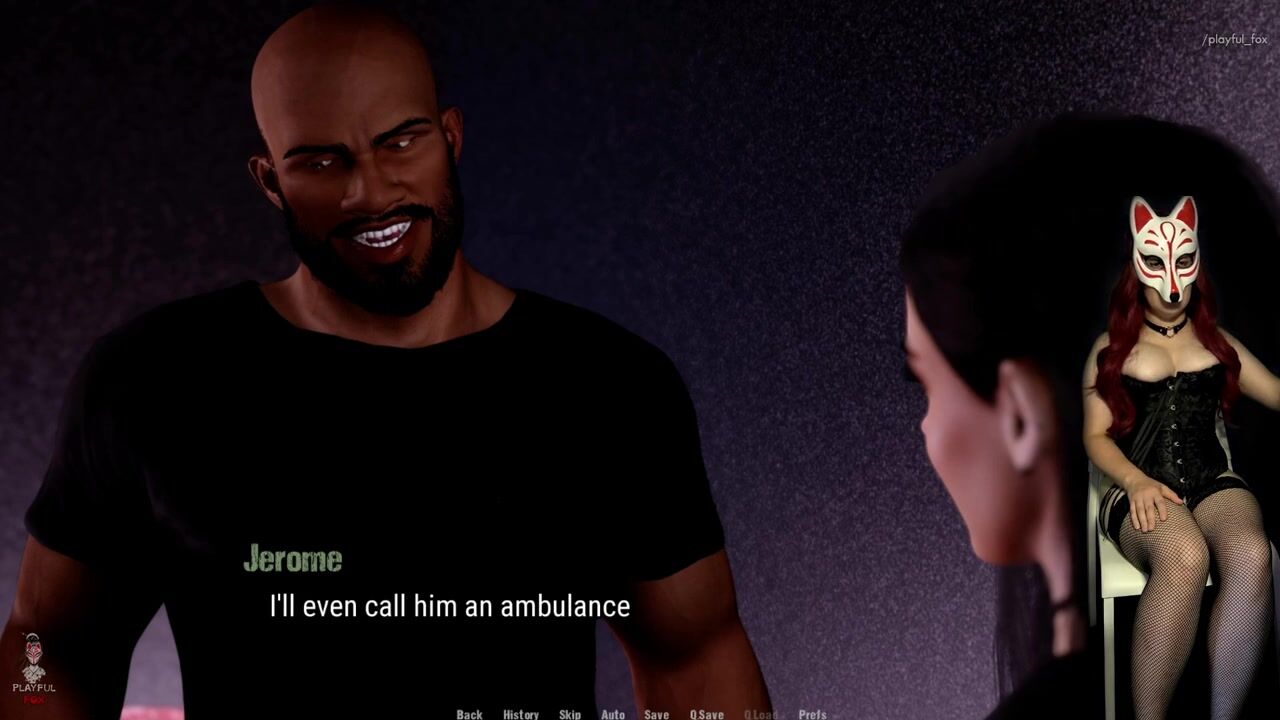Open the Save game screen

[x=657, y=714]
